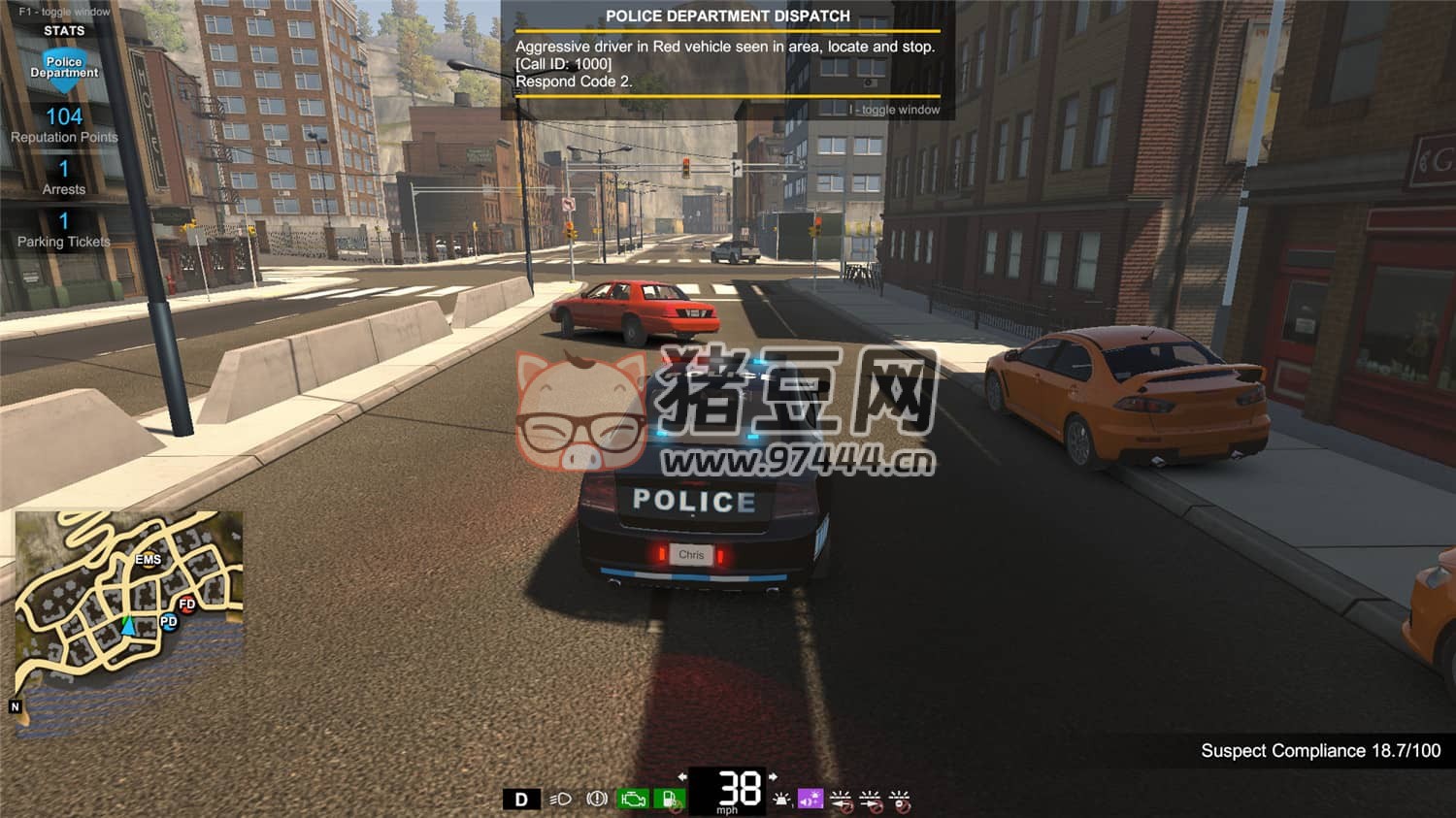Toggle the headlights icon
Viewport: 1456px width, 818px height.
coord(560,800)
